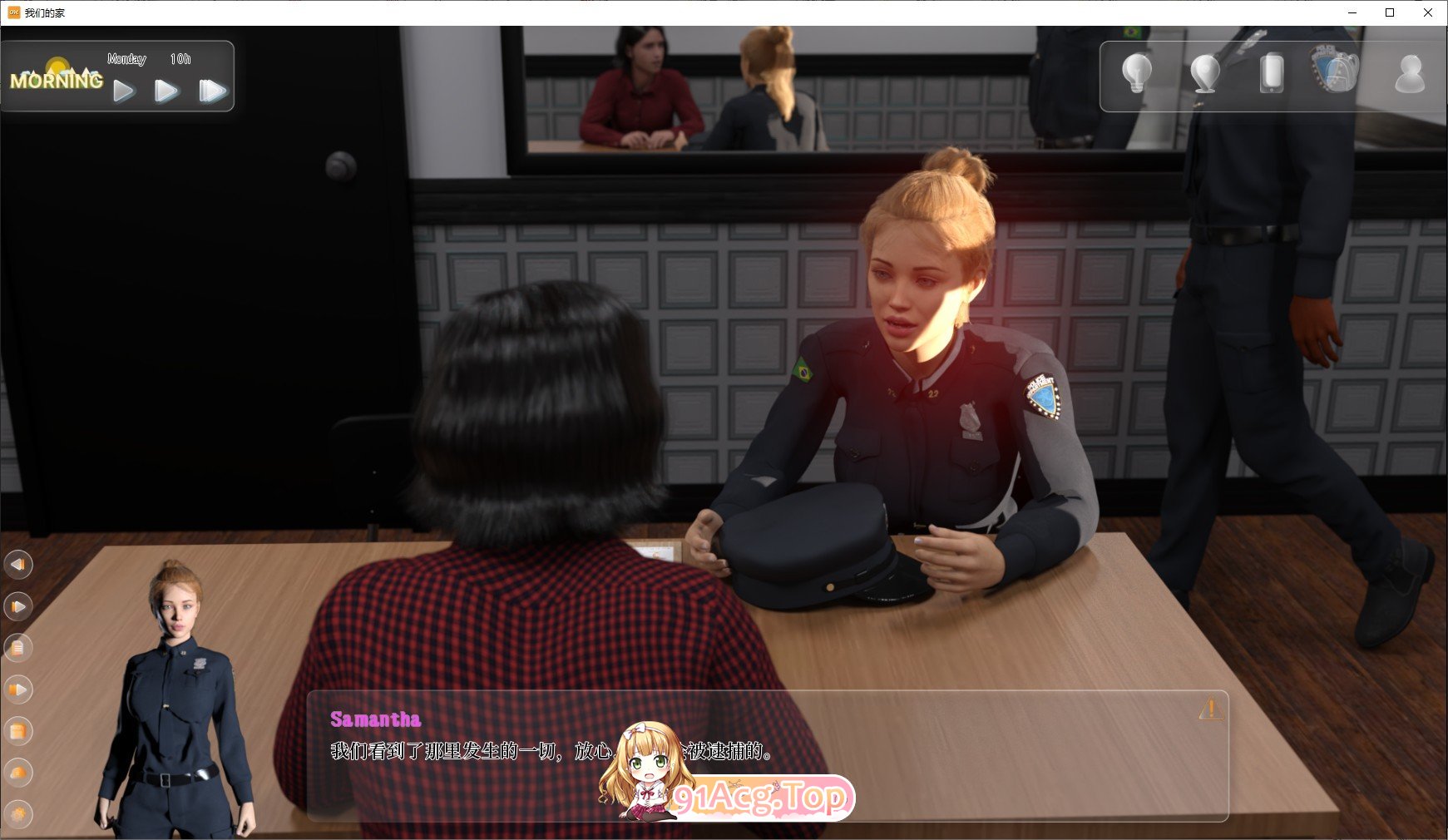Advance time with the single arrow button
This screenshot has height=840, width=1448.
(125, 91)
